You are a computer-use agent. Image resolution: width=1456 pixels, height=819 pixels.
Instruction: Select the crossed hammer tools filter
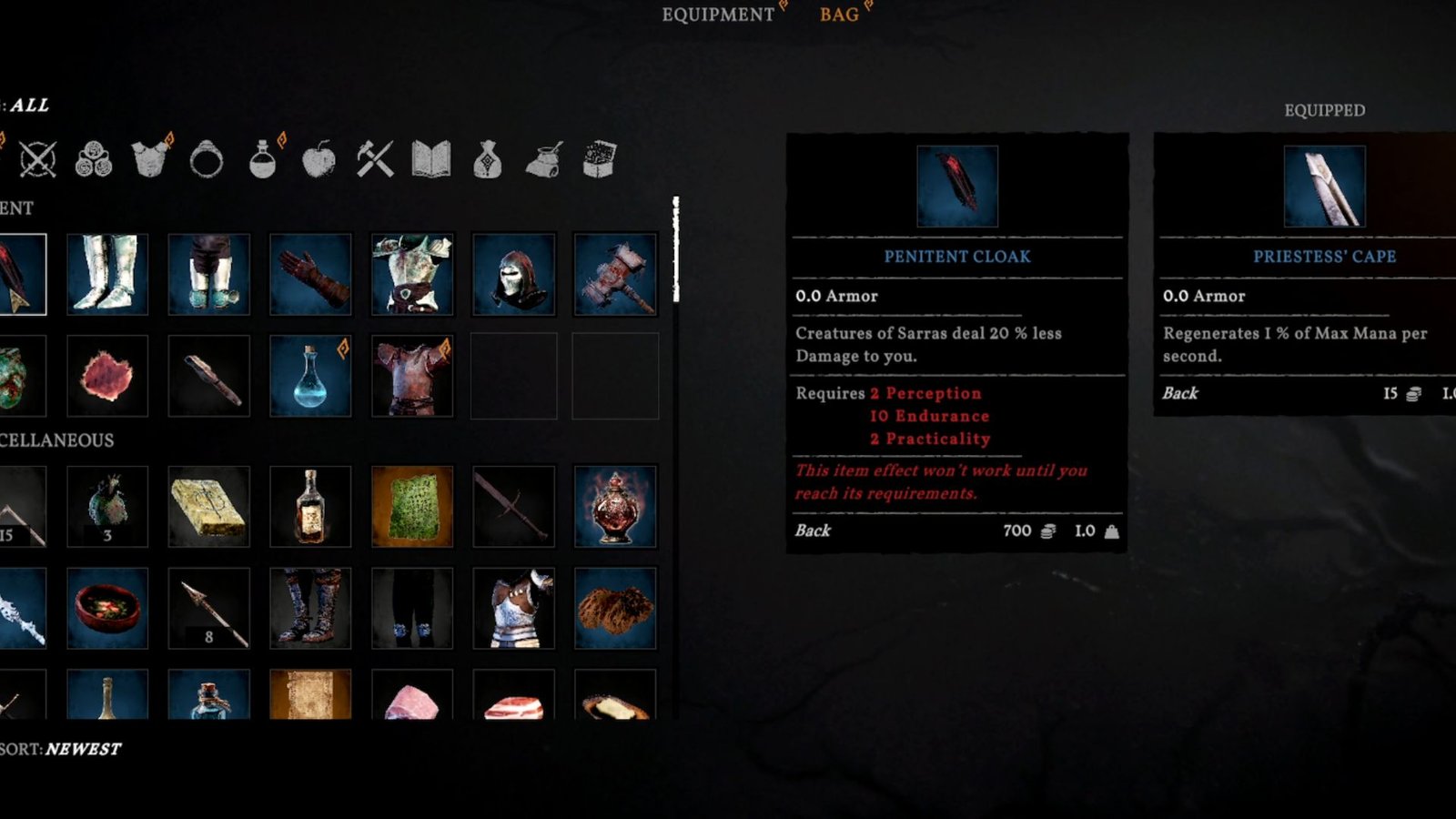pos(375,160)
